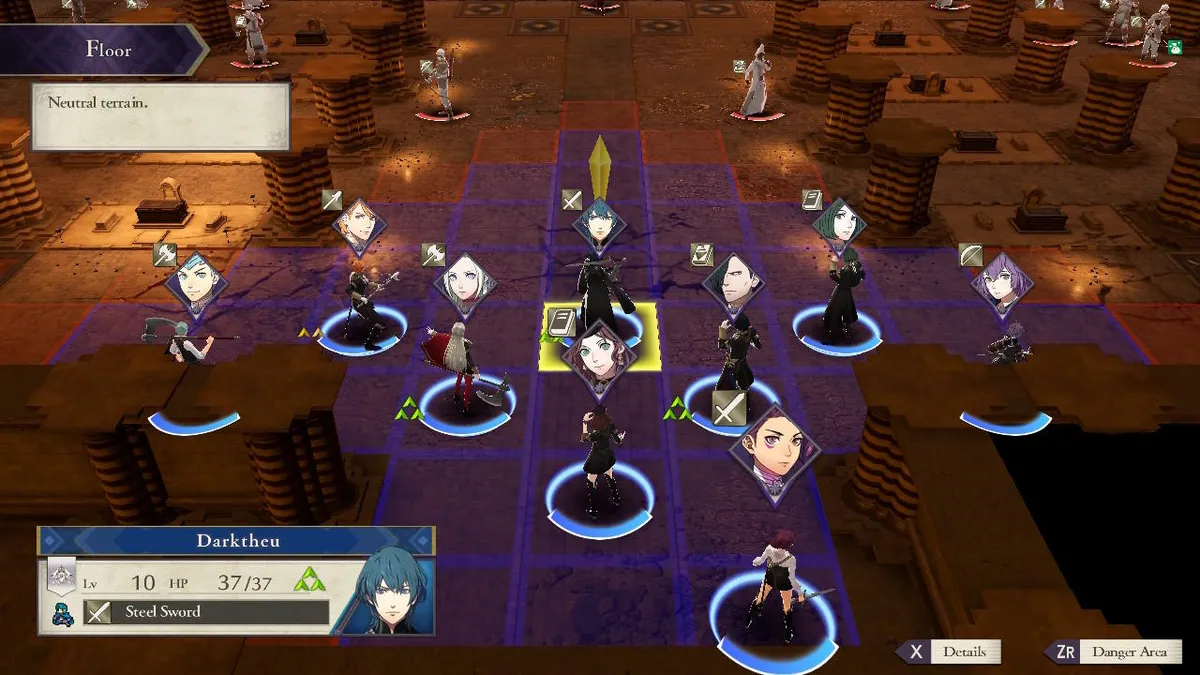
Task: Select Hubert's dark-haired portrait marker
Action: coord(733,285)
